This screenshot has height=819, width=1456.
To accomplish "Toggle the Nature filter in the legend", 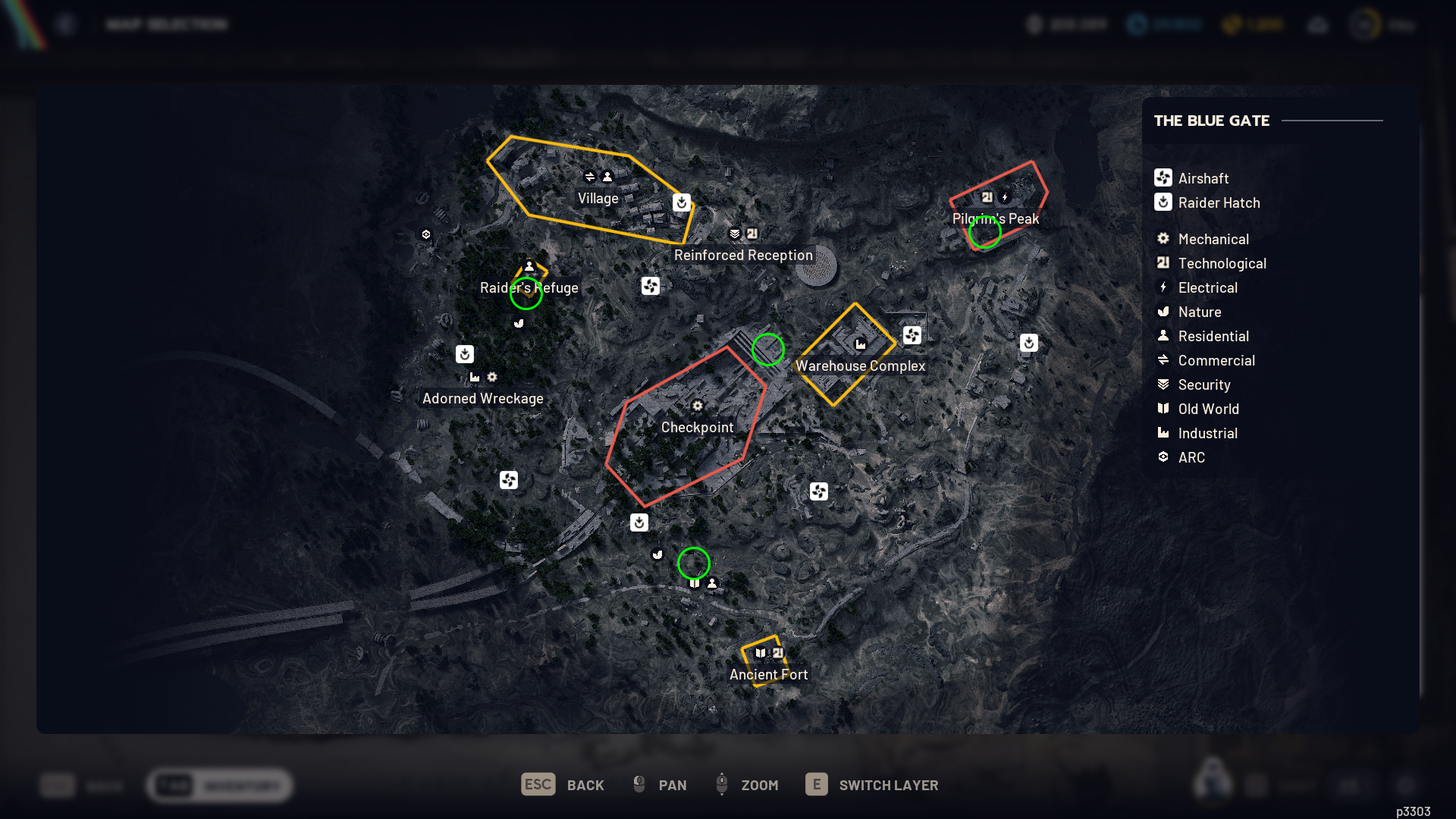I will point(1164,312).
